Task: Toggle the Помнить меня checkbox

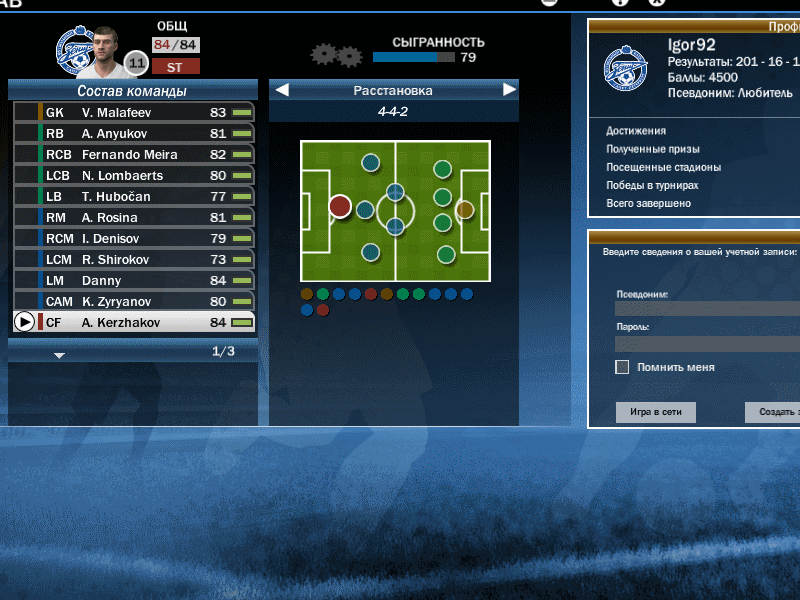Action: click(622, 367)
